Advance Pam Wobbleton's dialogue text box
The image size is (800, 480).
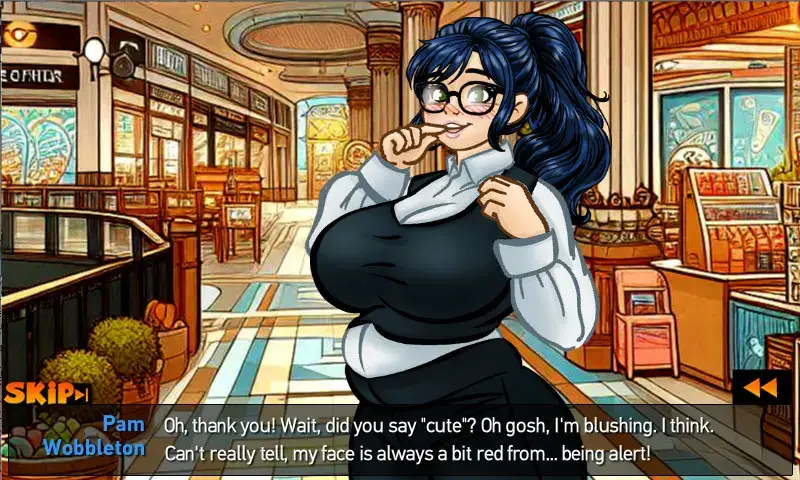440,439
